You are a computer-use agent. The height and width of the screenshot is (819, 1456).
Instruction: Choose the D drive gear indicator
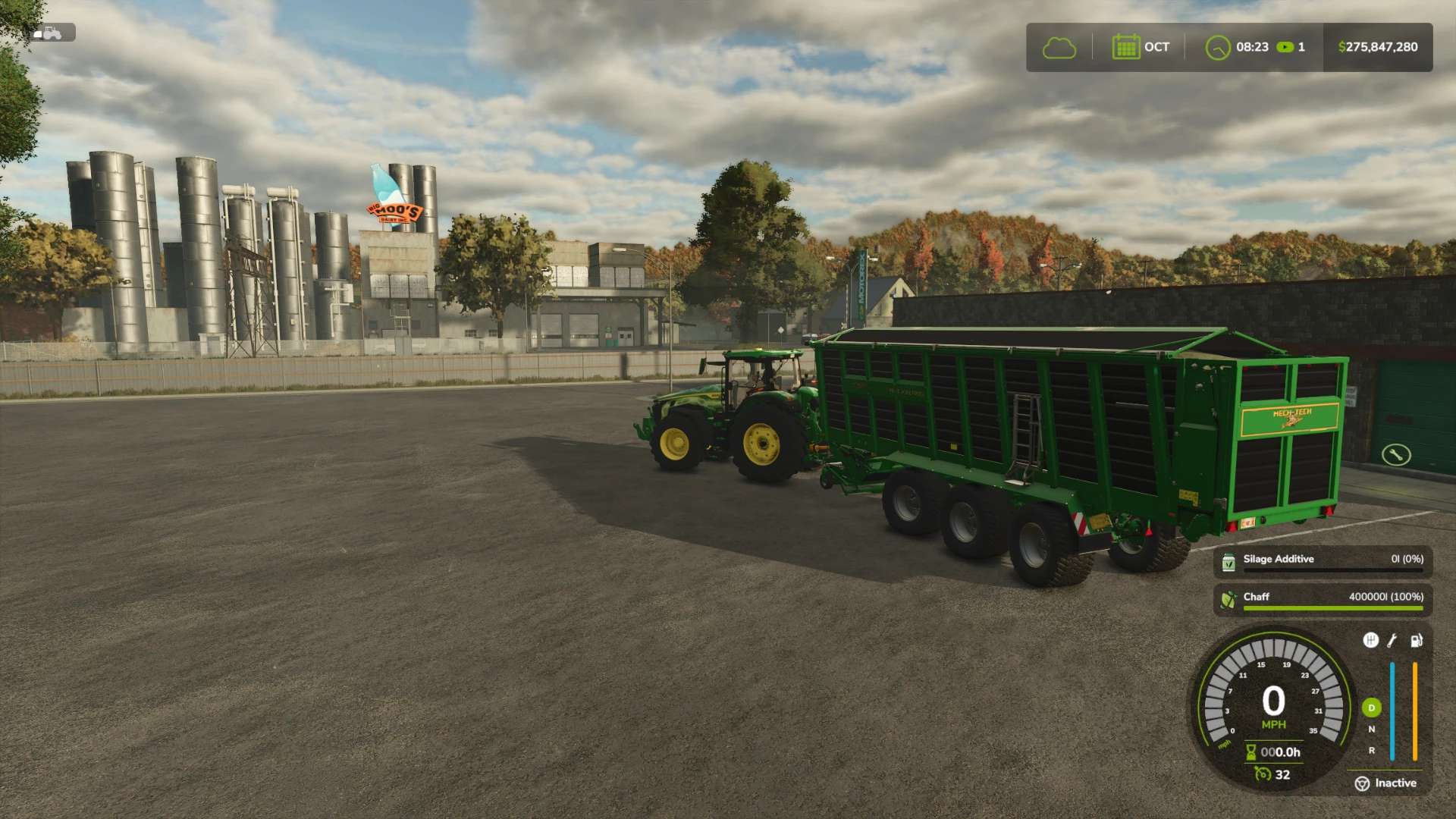click(x=1371, y=708)
